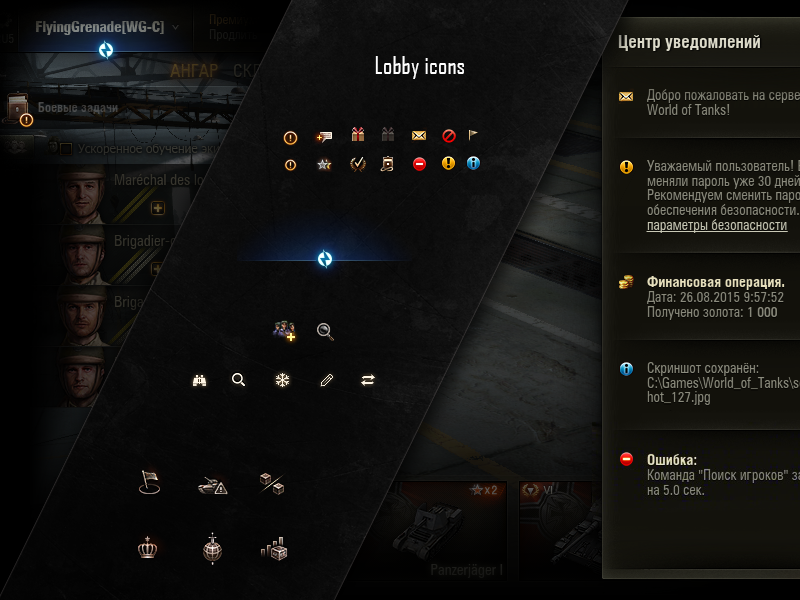Open the Боевые задачи battle missions
The image size is (800, 600).
pos(78,107)
